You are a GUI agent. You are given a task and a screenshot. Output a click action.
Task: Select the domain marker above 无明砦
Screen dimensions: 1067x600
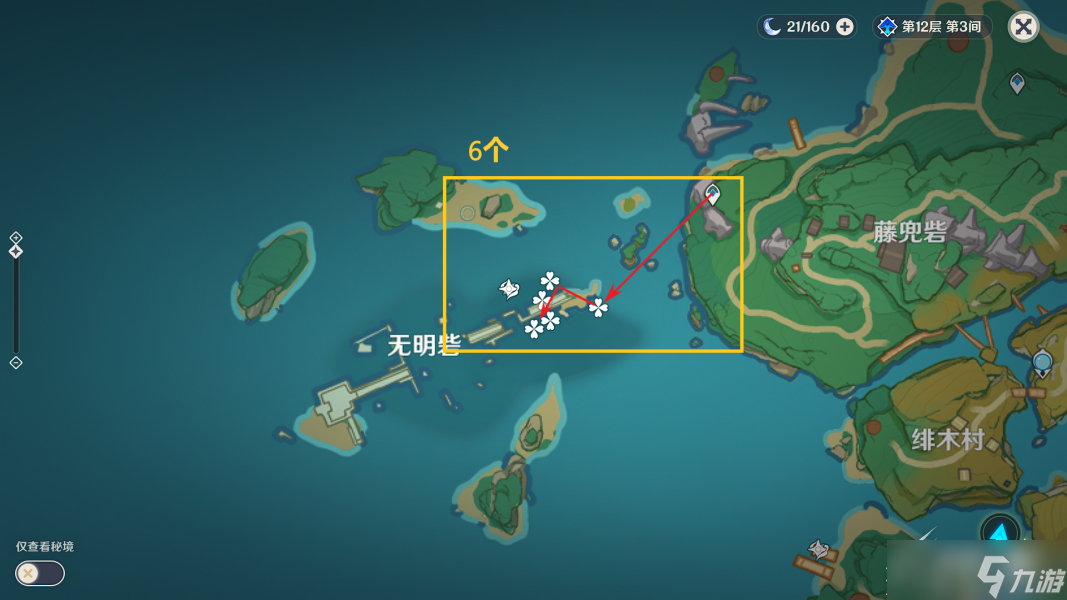pos(509,289)
